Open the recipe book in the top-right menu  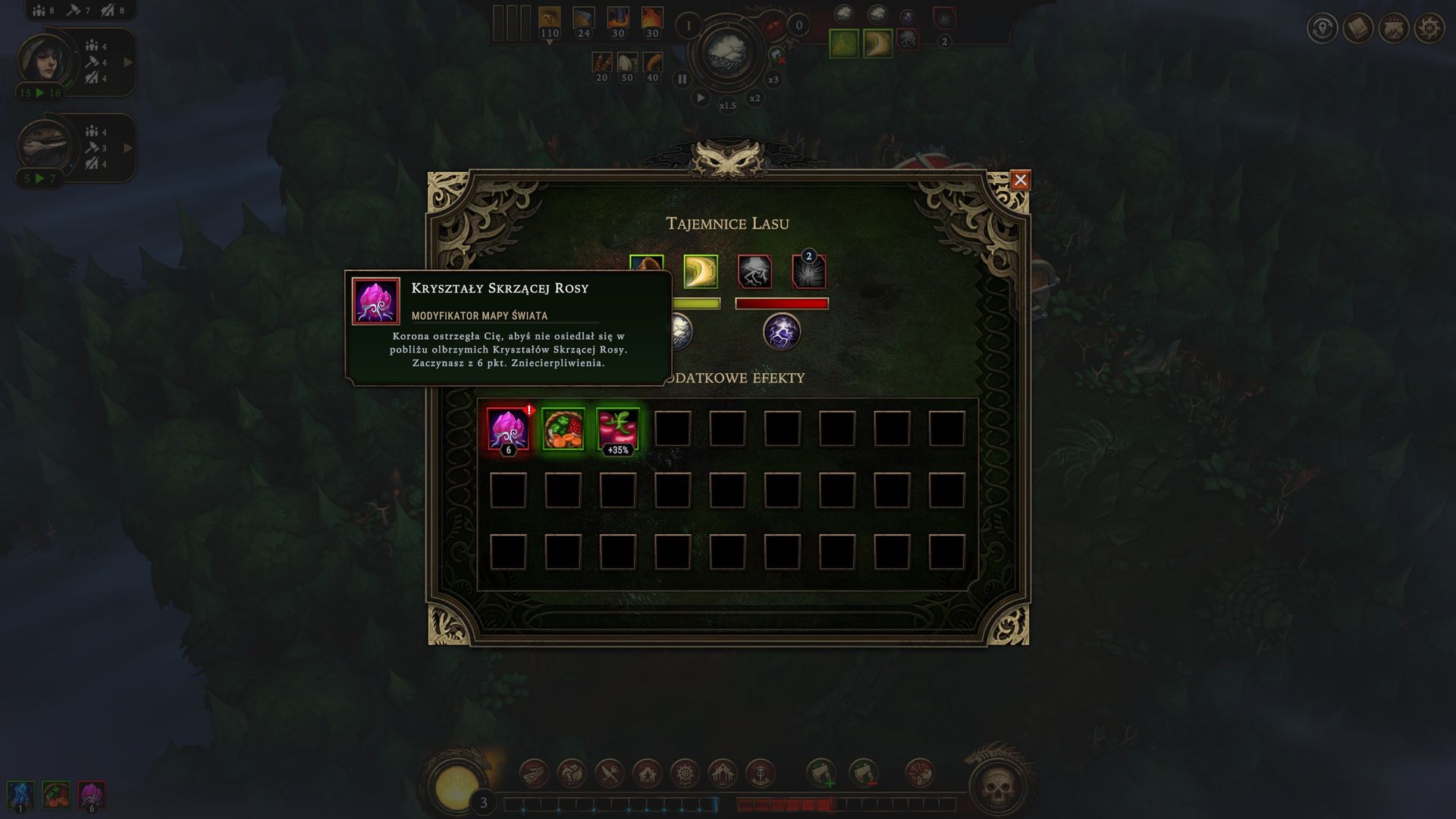pyautogui.click(x=1358, y=29)
